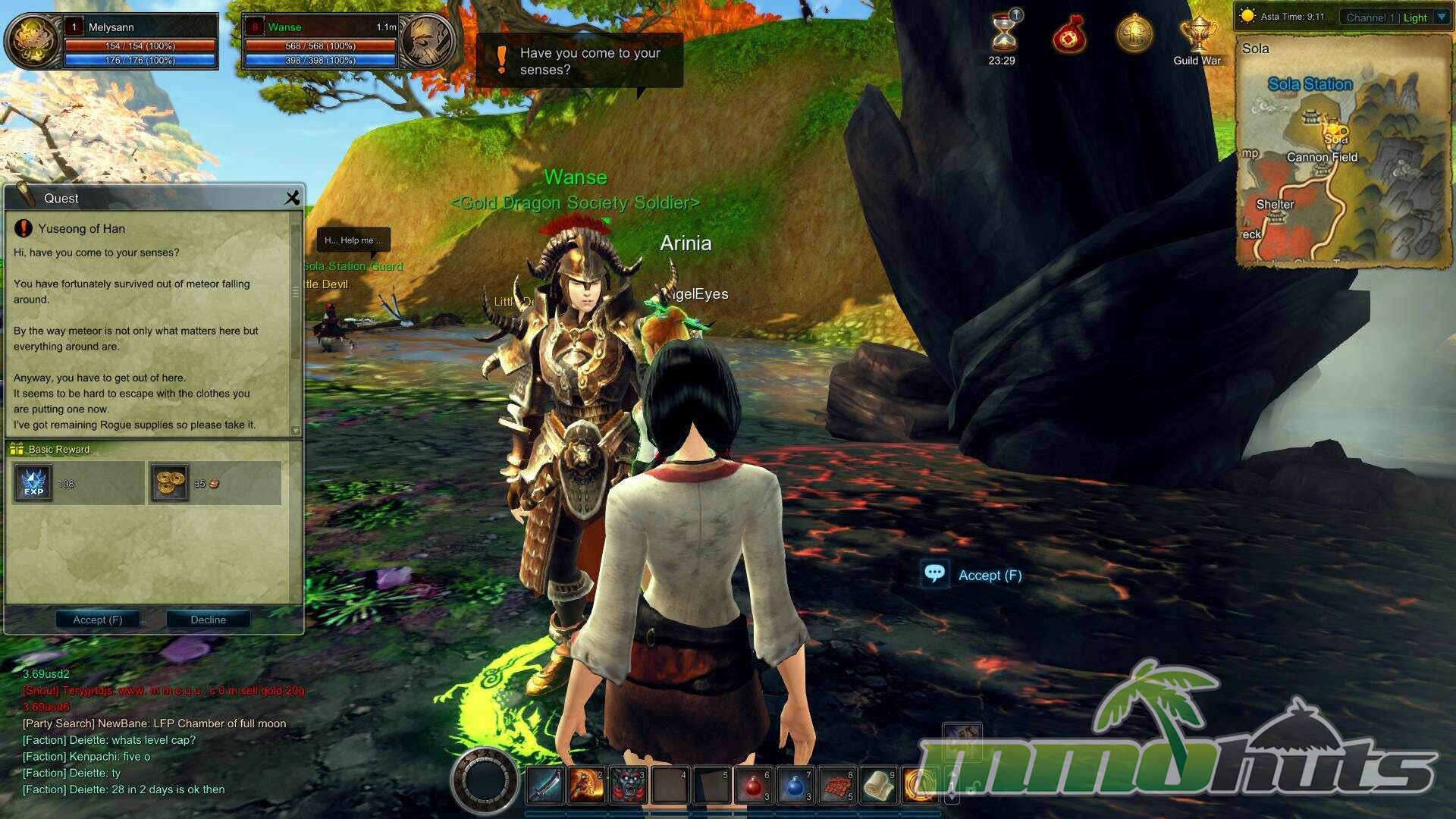1456x819 pixels.
Task: Click the gold medallion icon
Action: 1134,35
